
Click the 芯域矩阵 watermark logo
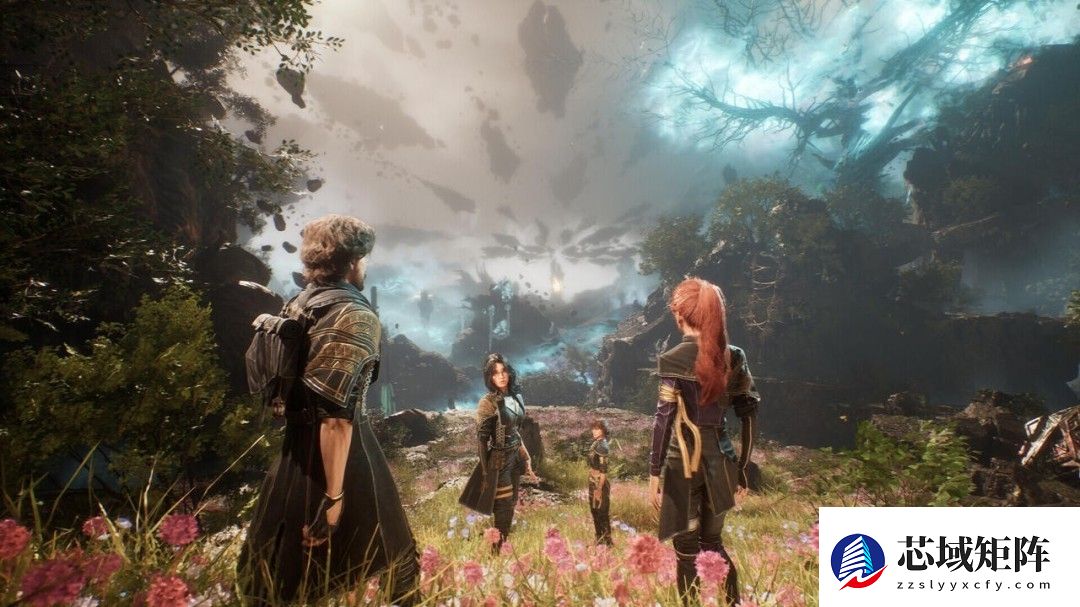coord(858,560)
